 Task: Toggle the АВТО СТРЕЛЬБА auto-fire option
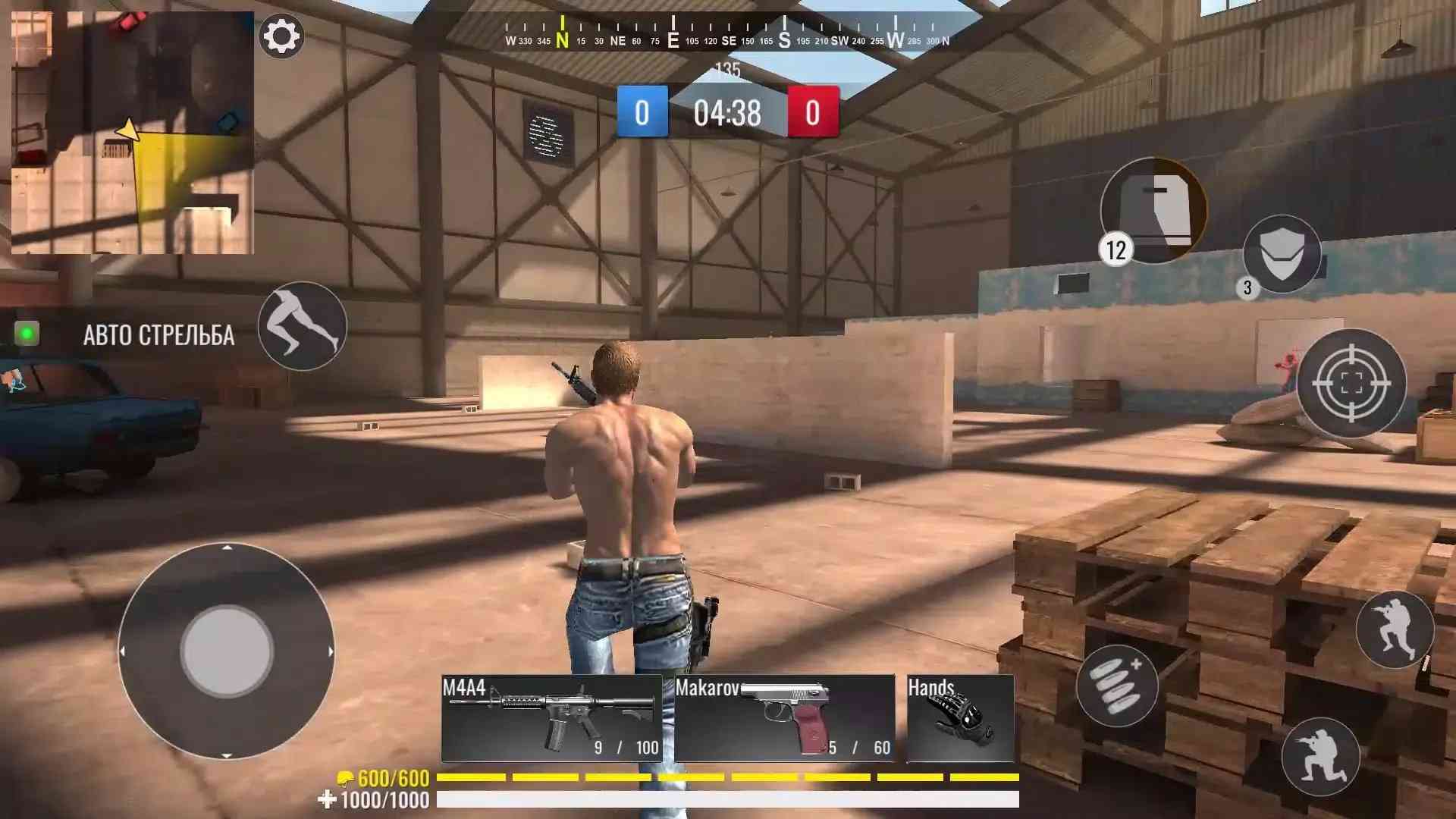coord(27,334)
